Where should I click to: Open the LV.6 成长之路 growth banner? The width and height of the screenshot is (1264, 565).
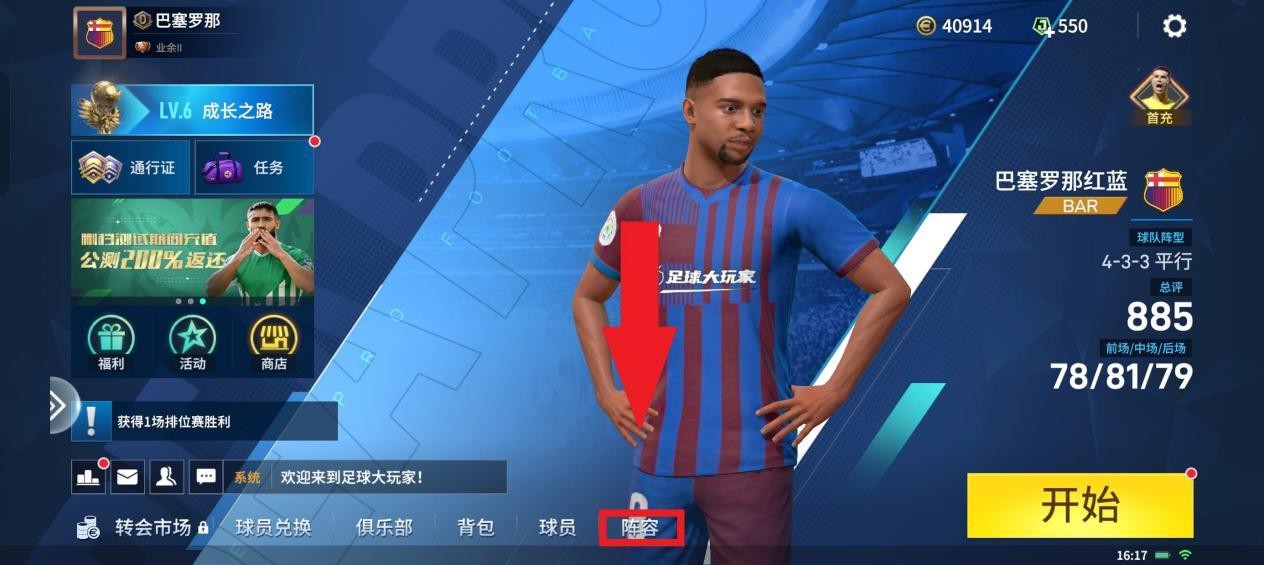click(192, 110)
